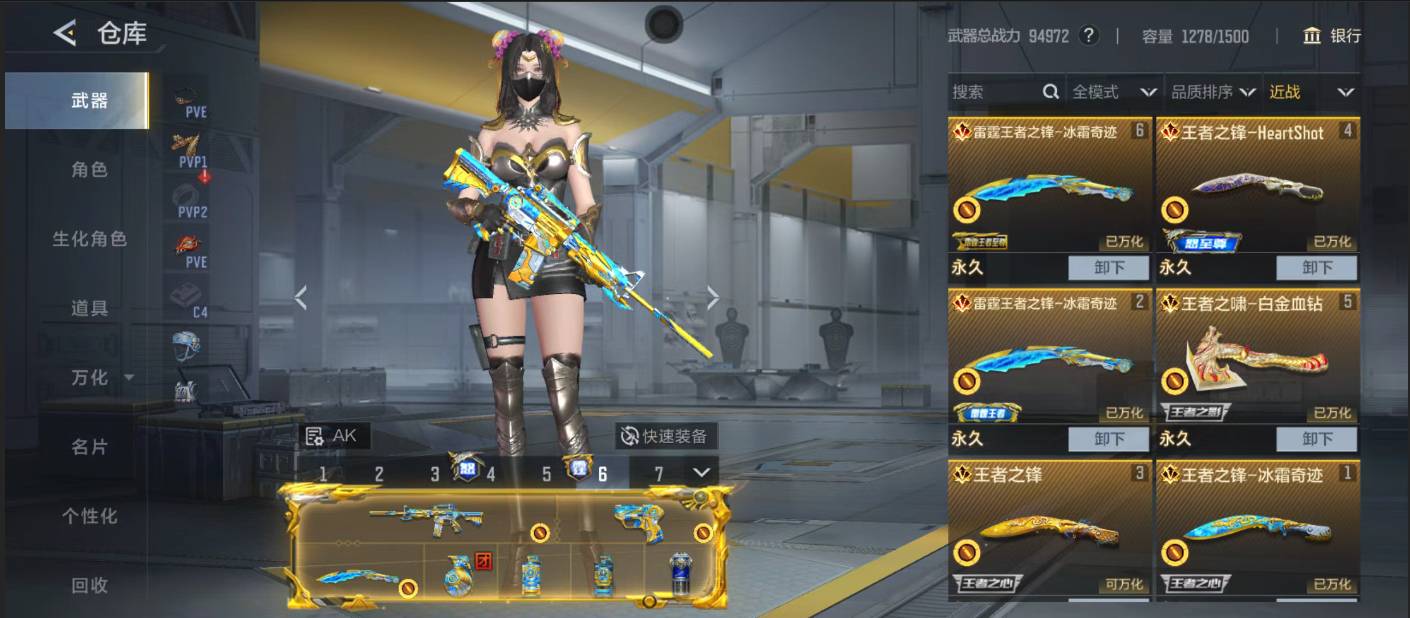Select the 道具 tab
Image resolution: width=1410 pixels, height=618 pixels.
coord(89,308)
